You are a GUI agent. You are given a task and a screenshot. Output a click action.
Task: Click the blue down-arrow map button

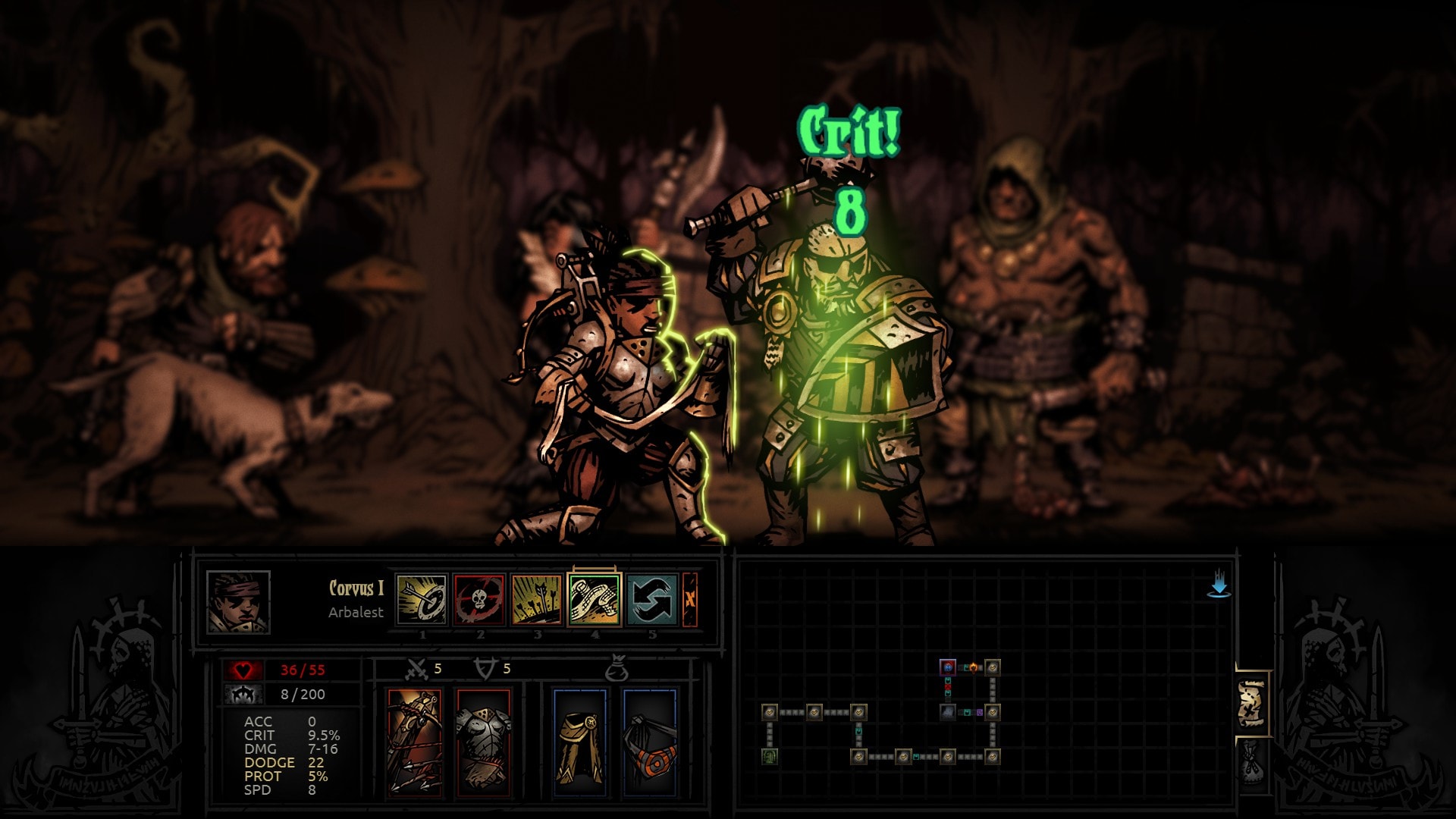coord(1219,587)
